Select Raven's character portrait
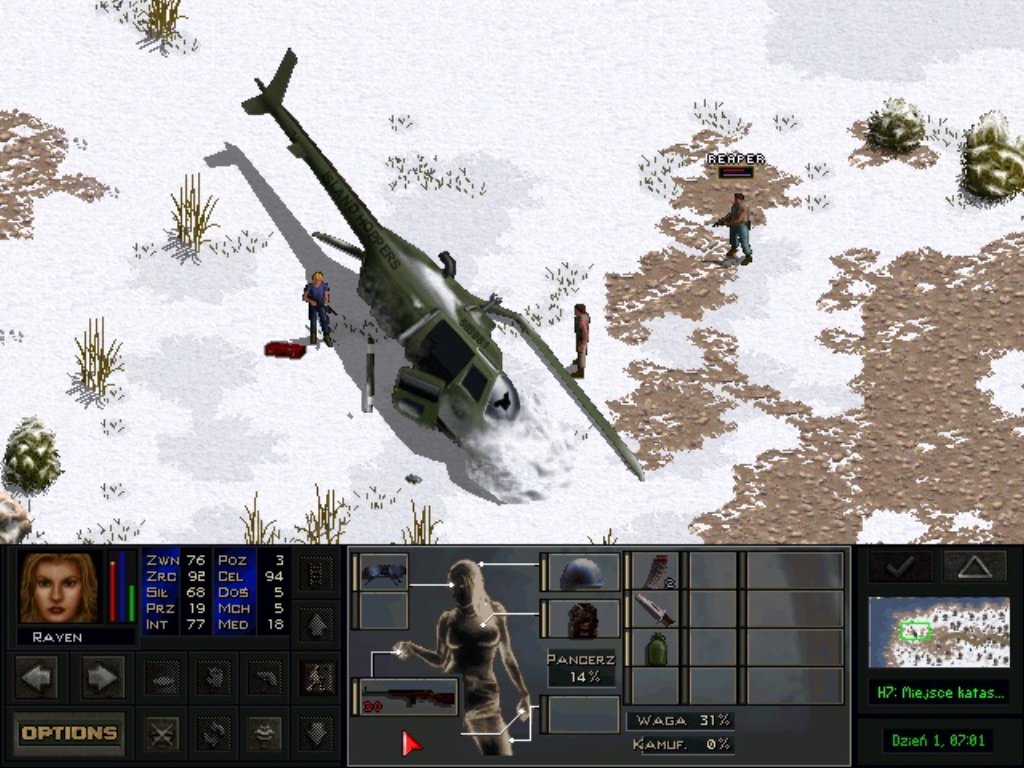 point(58,588)
